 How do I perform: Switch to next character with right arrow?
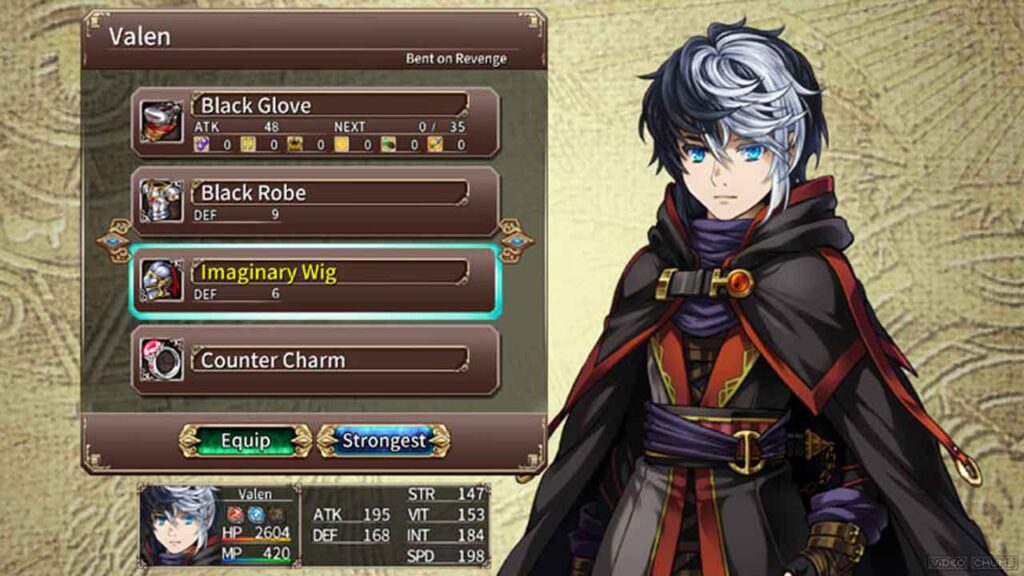pyautogui.click(x=516, y=241)
